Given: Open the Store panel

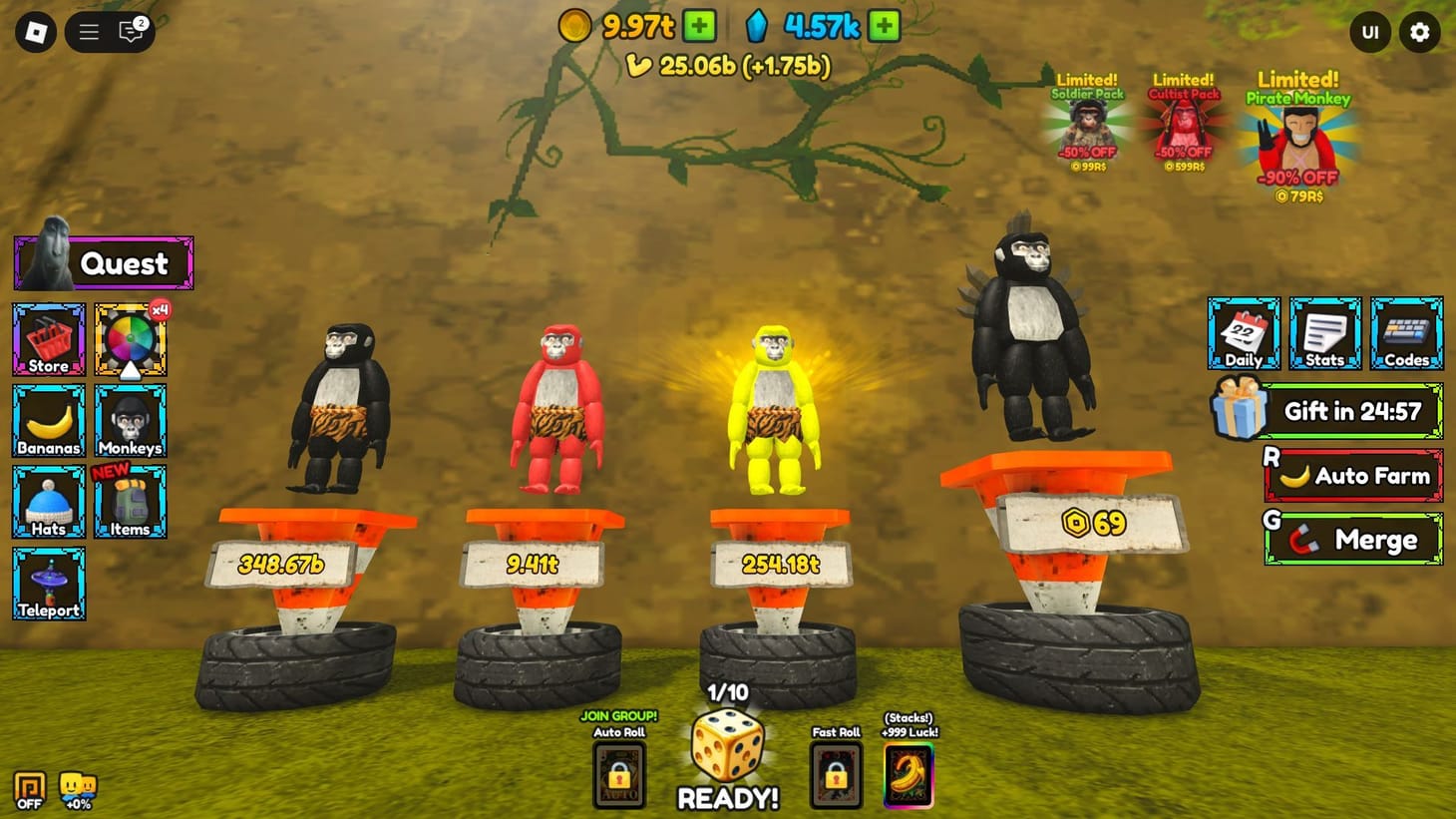Looking at the screenshot, I should pos(48,339).
